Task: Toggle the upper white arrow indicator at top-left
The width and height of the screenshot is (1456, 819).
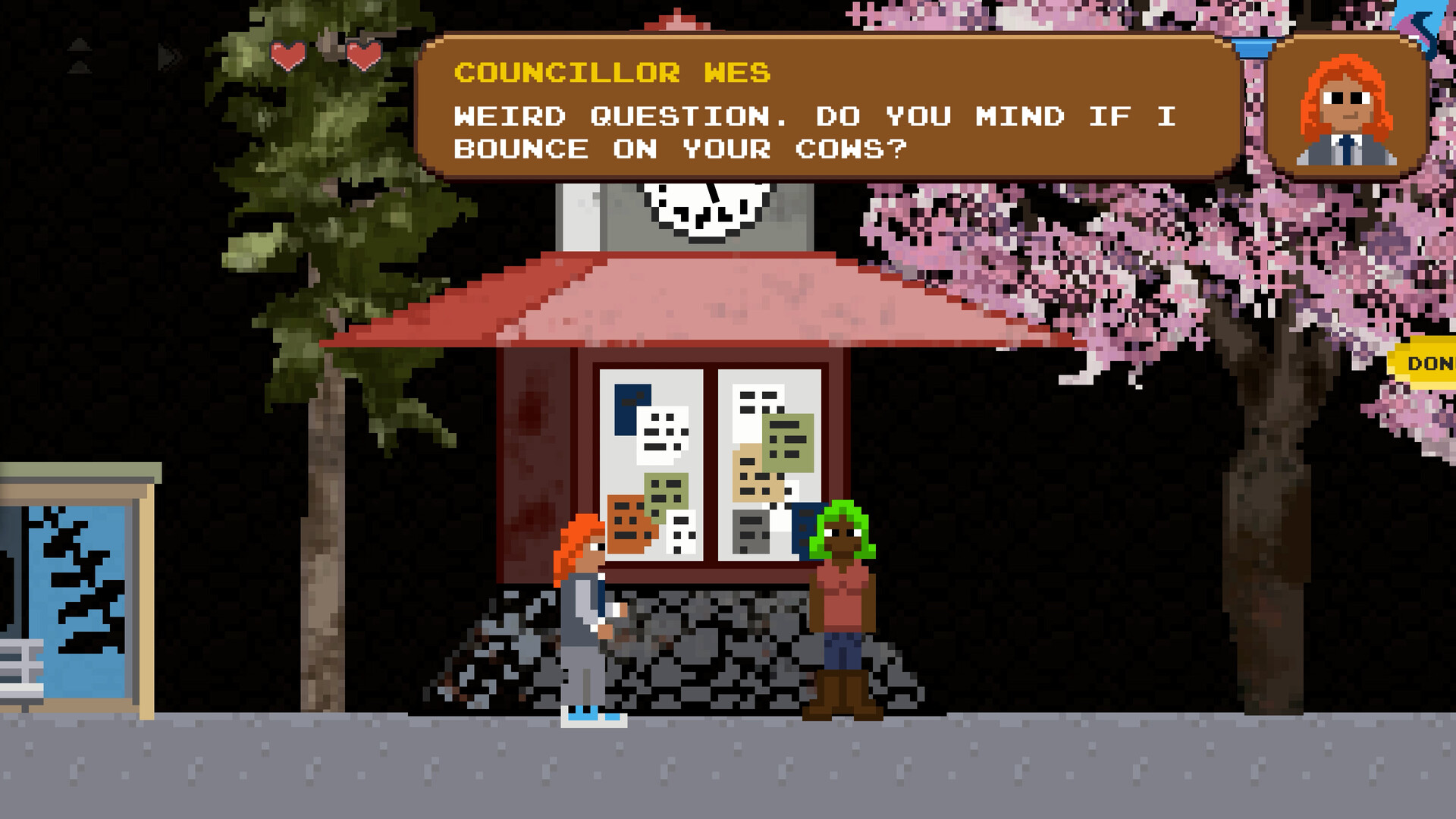Action: pos(79,45)
